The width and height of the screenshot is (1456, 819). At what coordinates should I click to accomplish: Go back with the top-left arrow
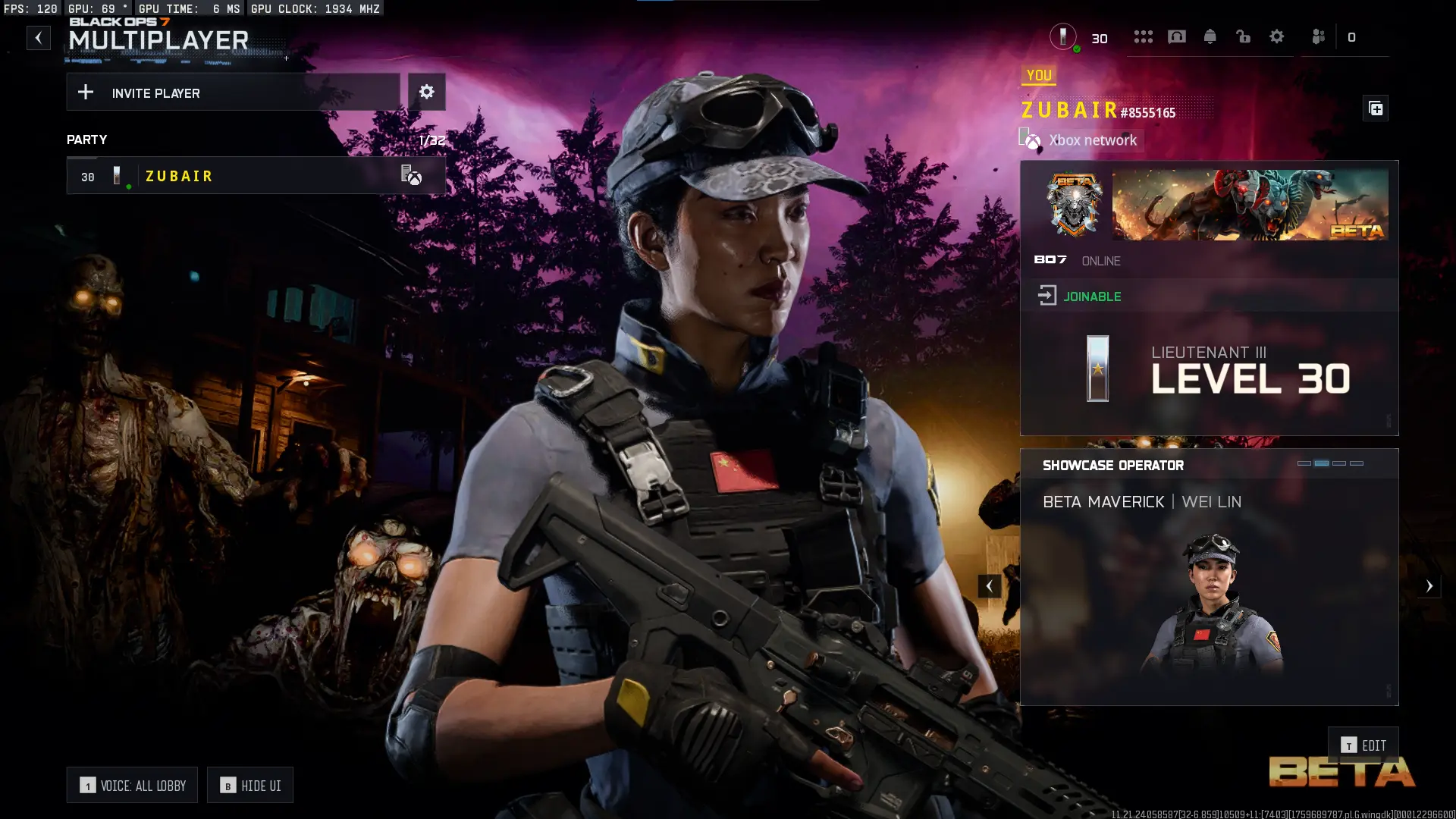[x=39, y=38]
